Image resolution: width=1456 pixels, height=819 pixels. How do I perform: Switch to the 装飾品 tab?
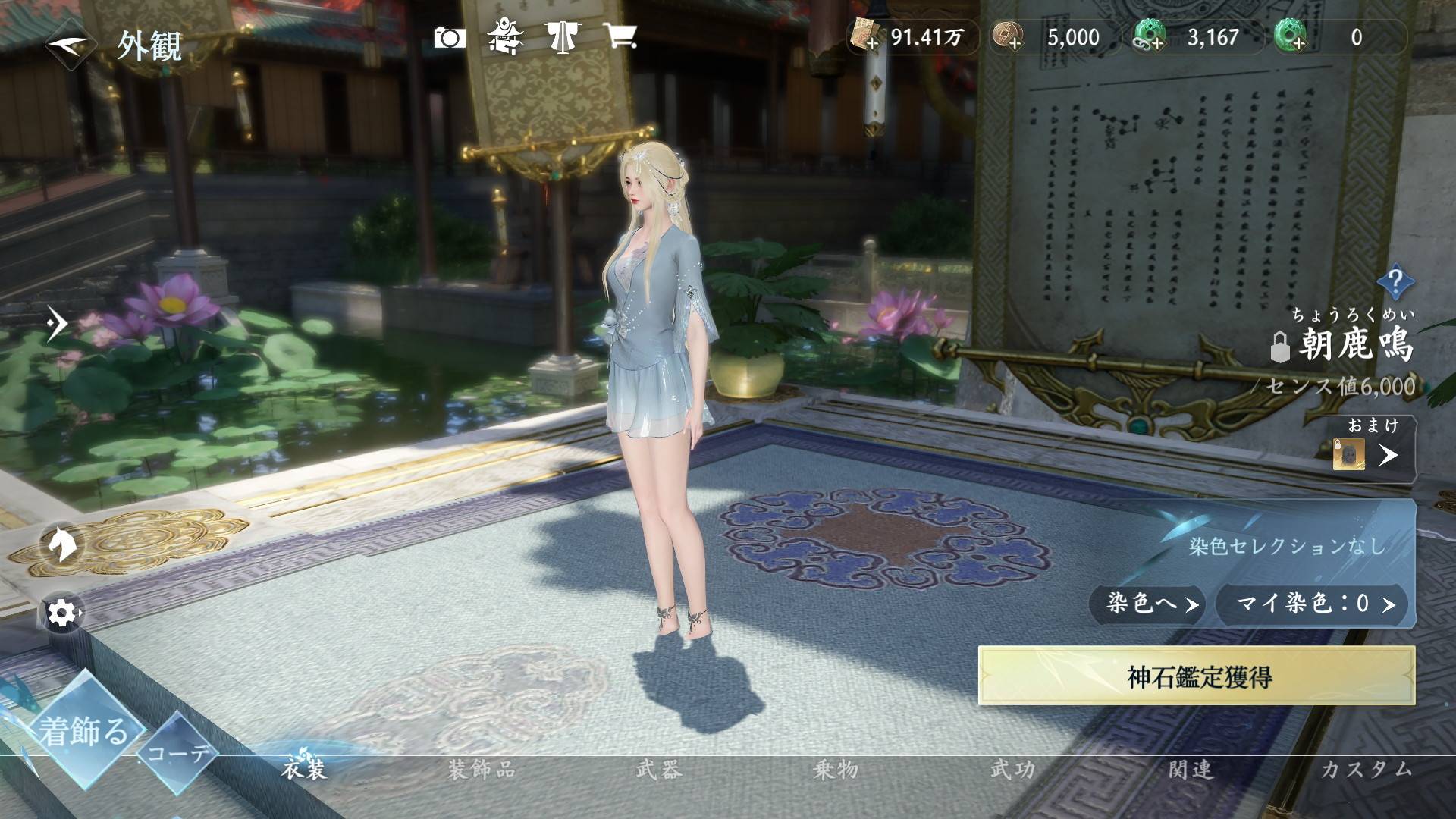point(481,770)
